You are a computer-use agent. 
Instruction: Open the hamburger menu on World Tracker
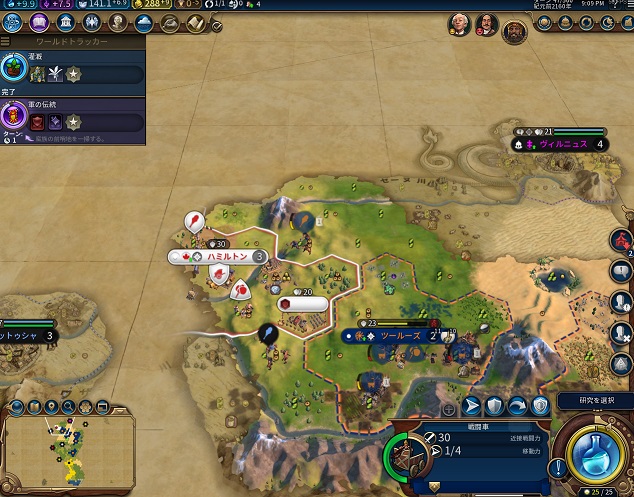5,43
